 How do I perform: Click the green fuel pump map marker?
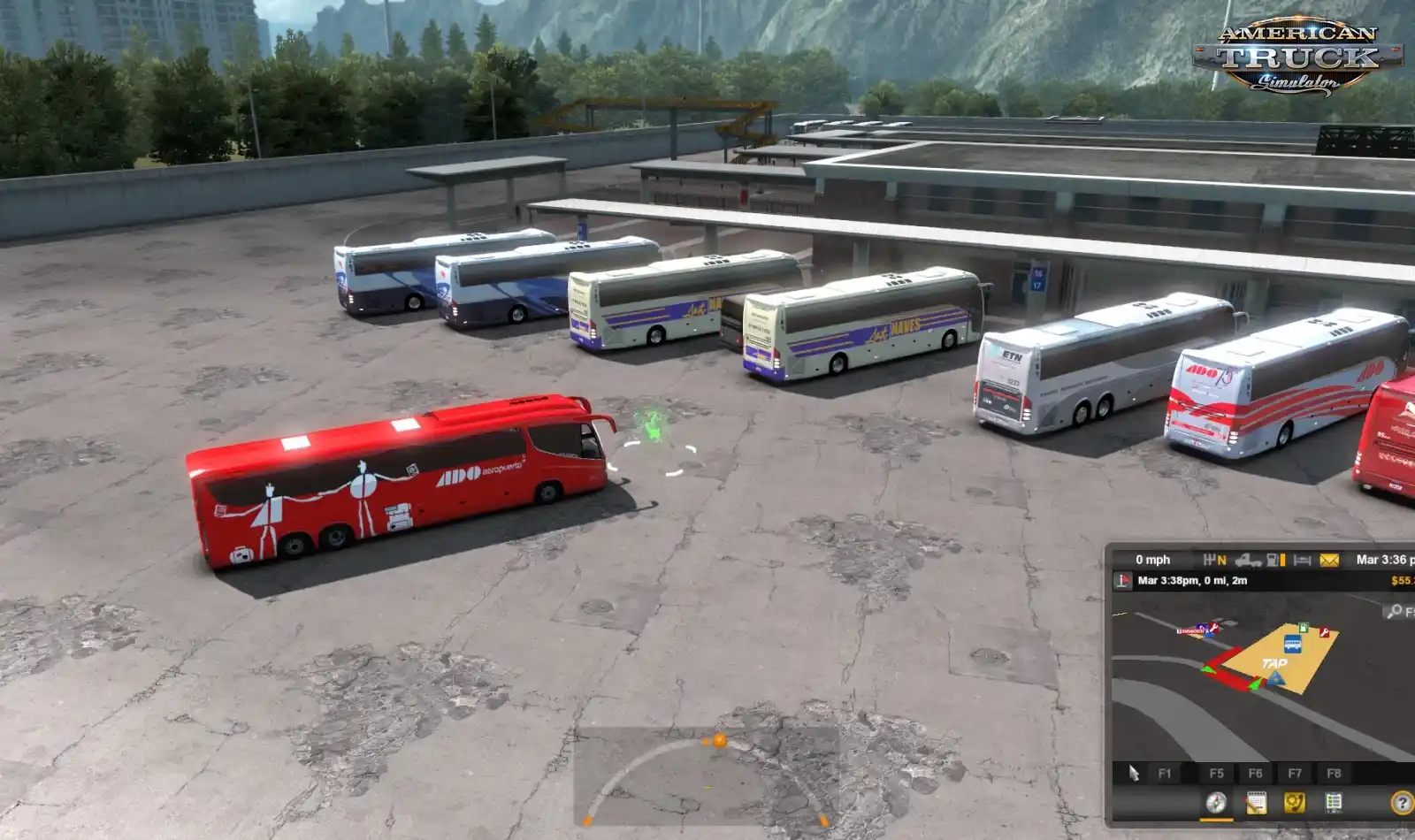1304,628
